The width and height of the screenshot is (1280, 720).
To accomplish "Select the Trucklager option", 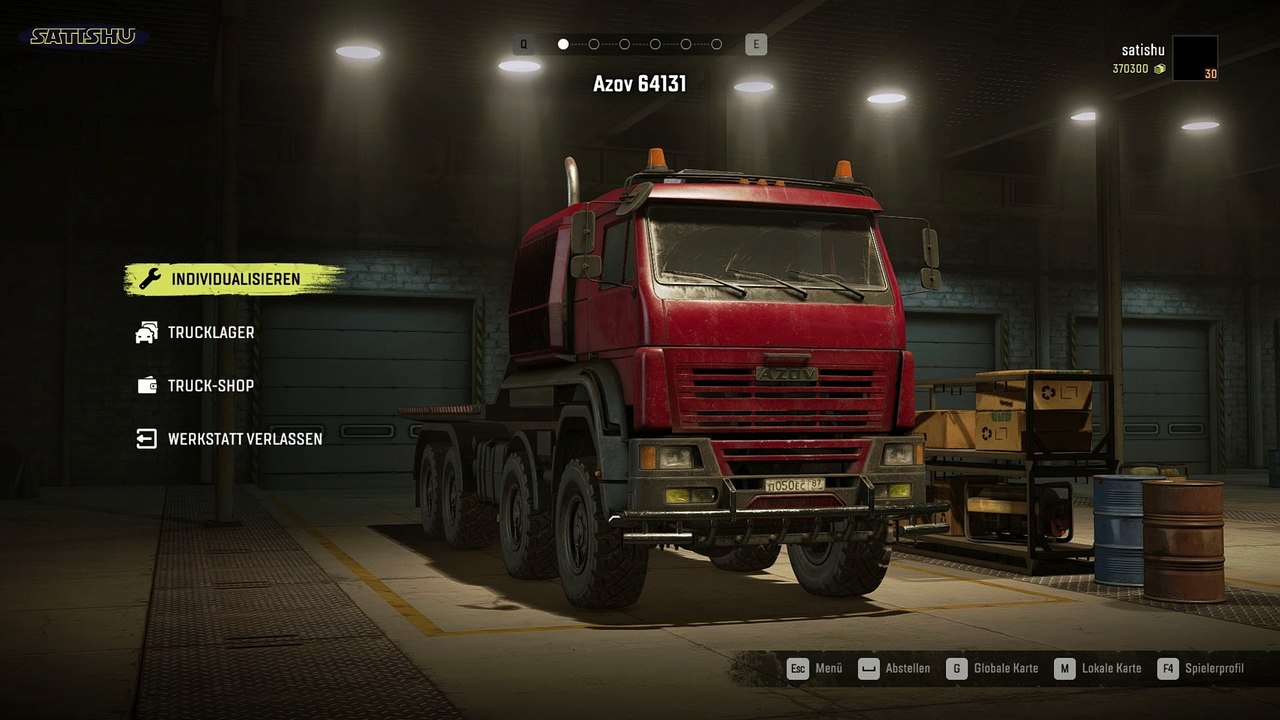I will point(210,332).
